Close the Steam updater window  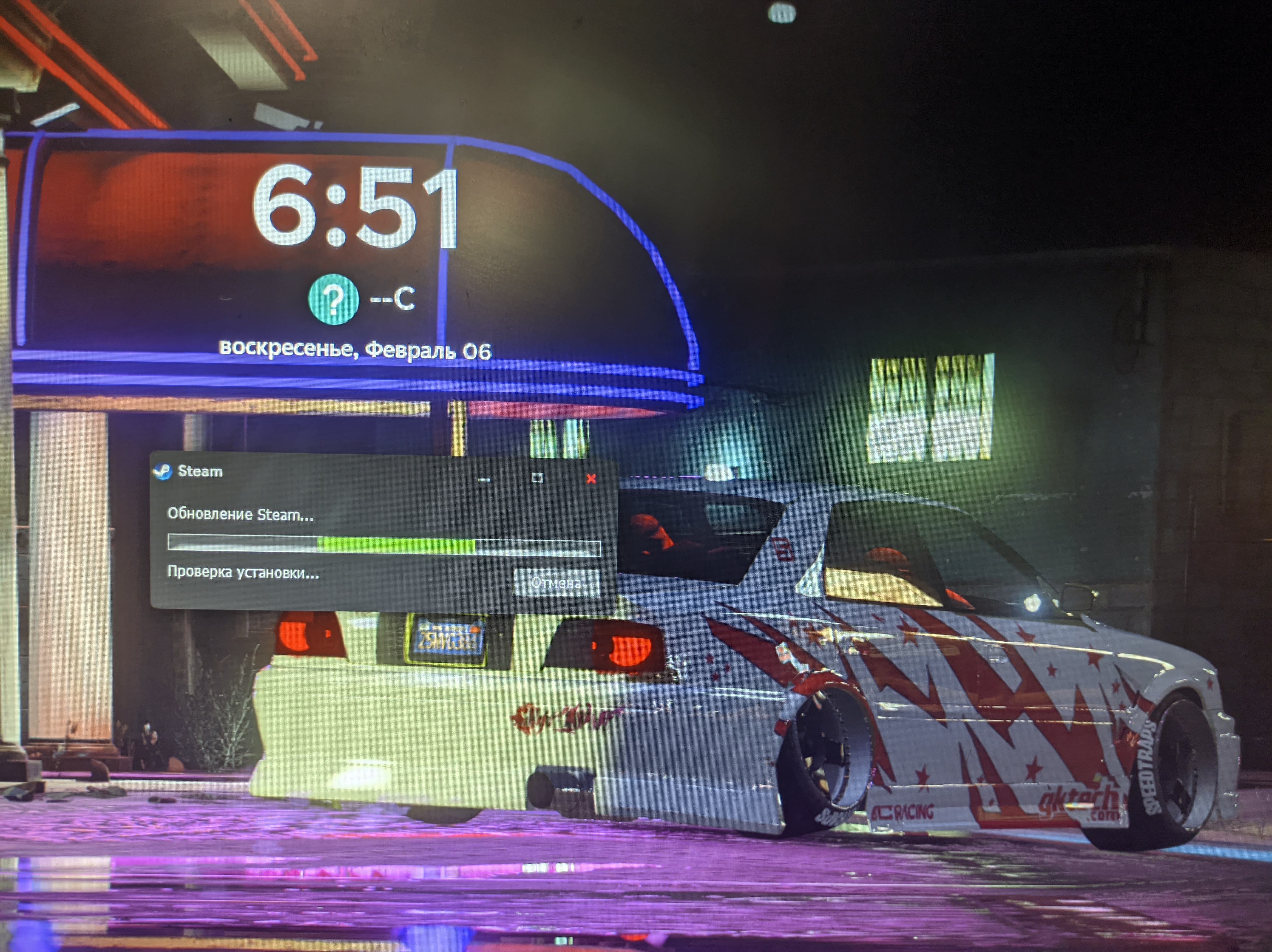(x=590, y=478)
